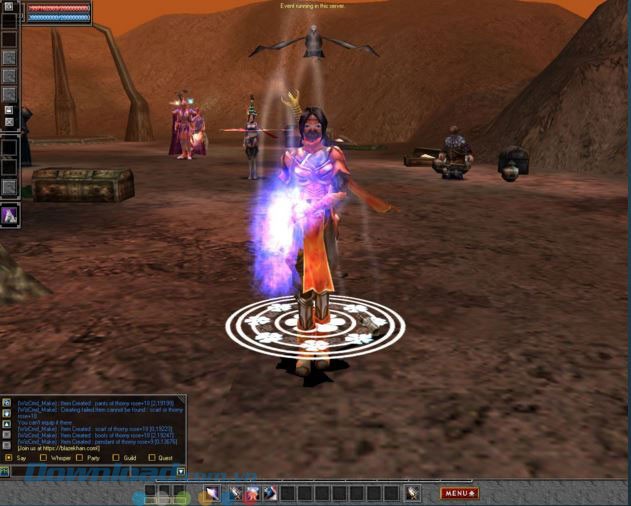Screen dimensions: 631x506
Task: Activate the purple flame buff icon
Action: point(9,215)
